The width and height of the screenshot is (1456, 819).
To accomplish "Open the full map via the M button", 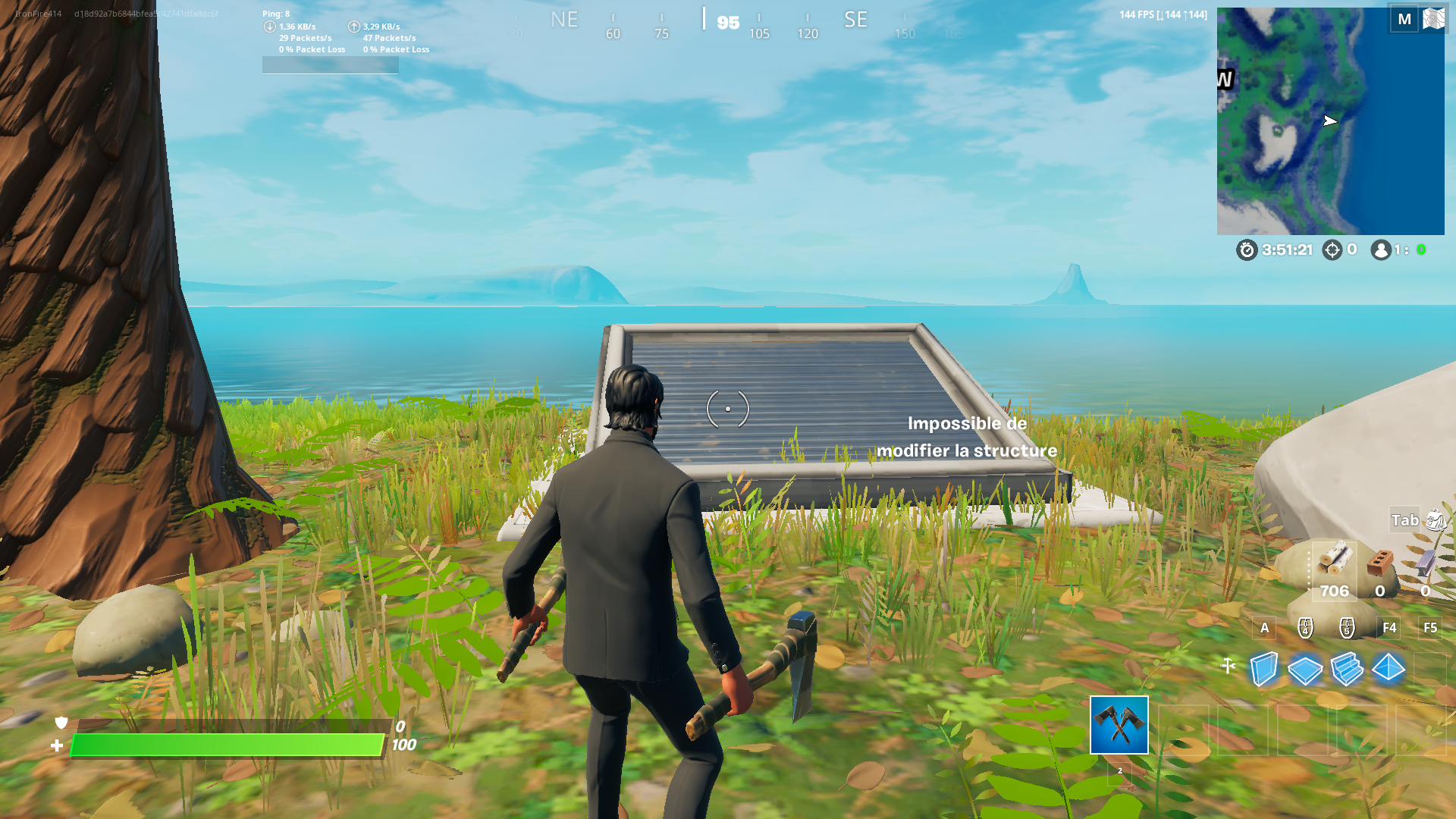I will click(1404, 19).
